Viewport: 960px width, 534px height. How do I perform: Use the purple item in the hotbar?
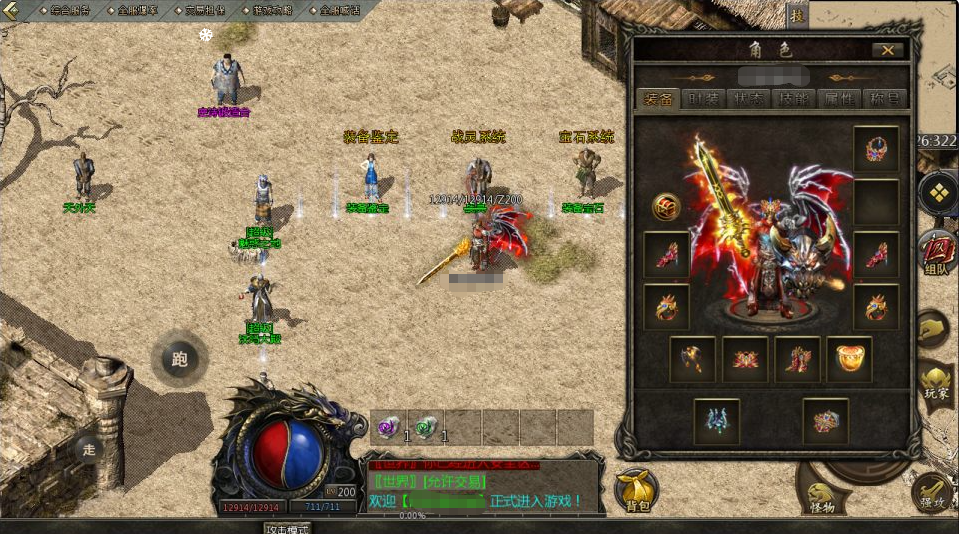[387, 428]
